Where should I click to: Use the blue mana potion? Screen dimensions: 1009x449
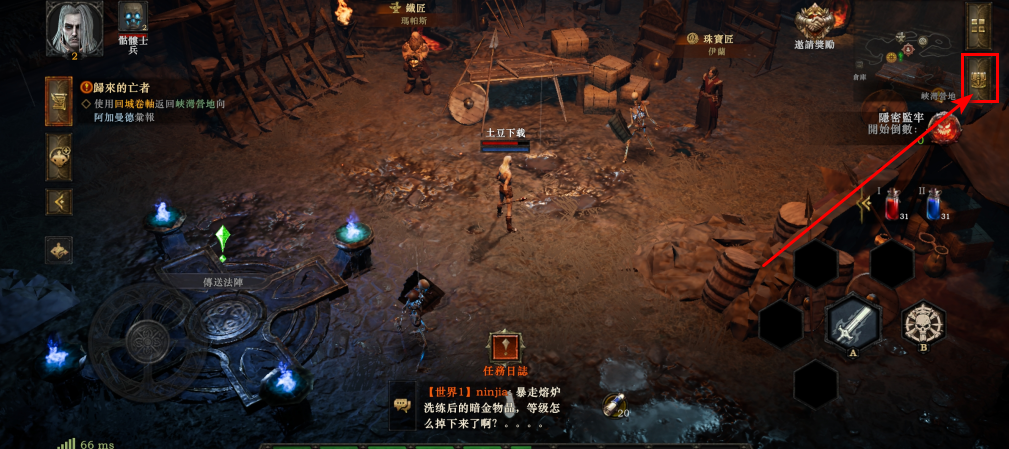[935, 206]
